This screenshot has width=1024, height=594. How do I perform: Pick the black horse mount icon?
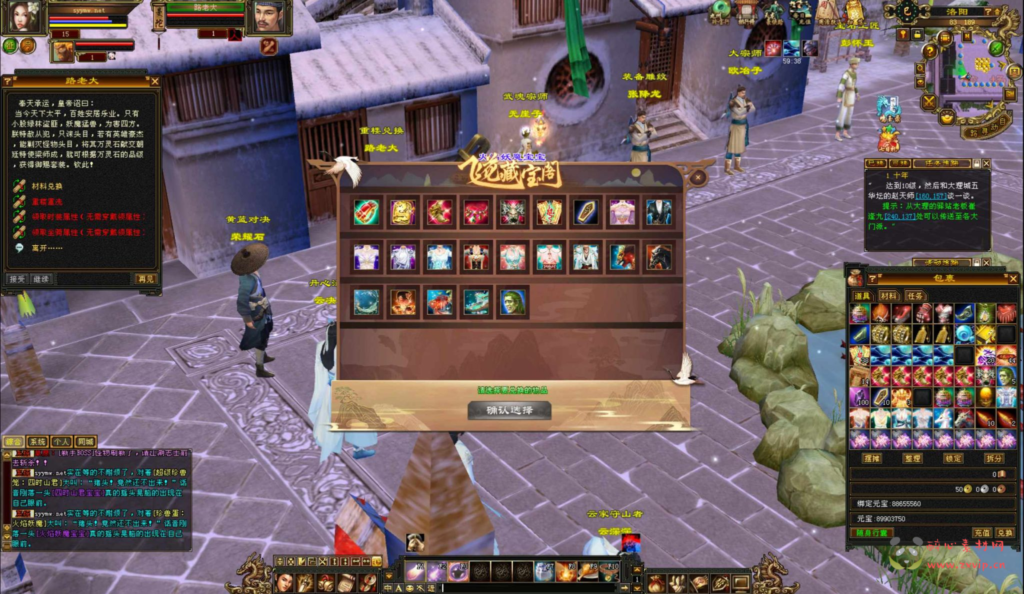pyautogui.click(x=659, y=257)
